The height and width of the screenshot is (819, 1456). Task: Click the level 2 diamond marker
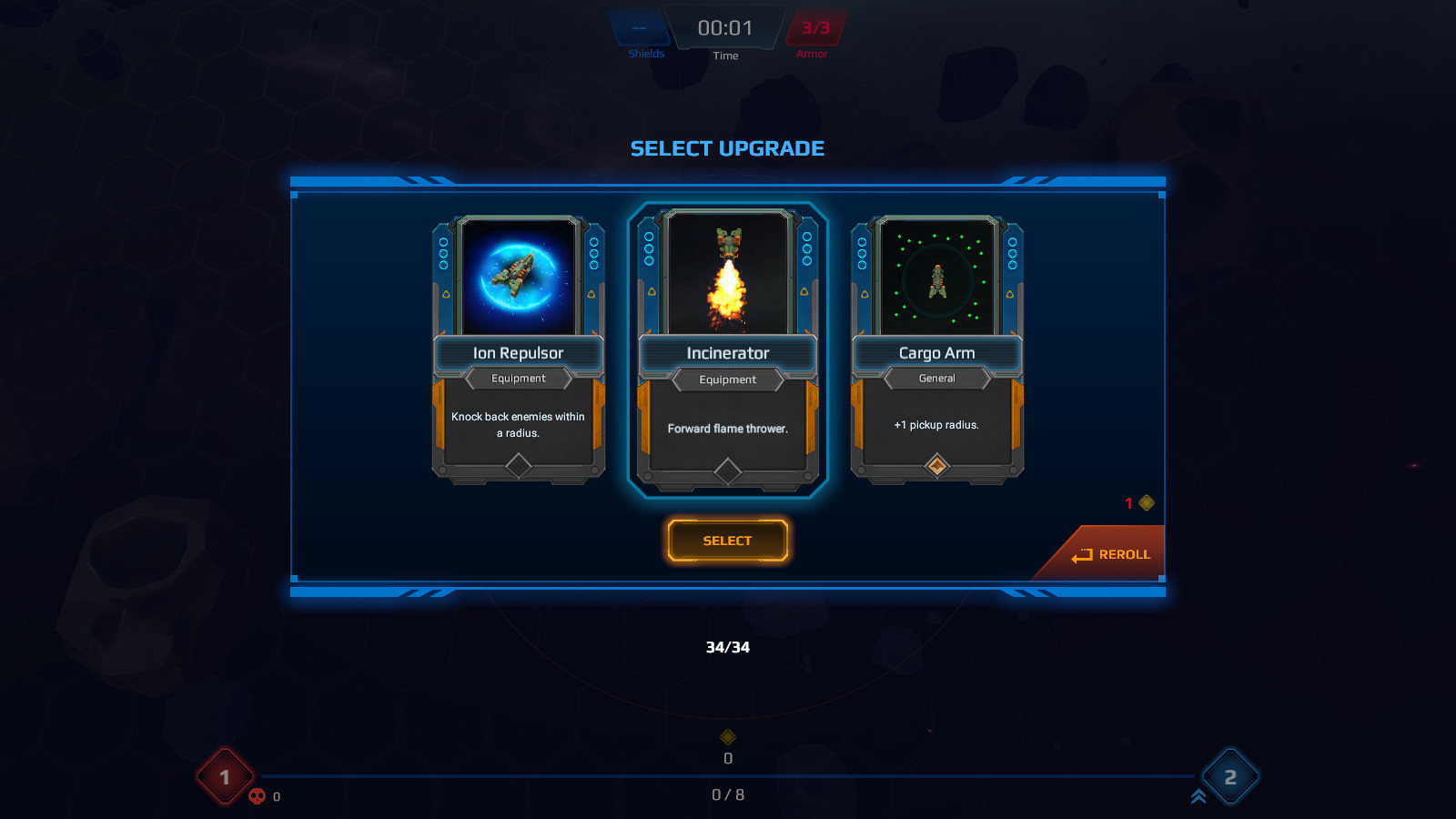1230,776
